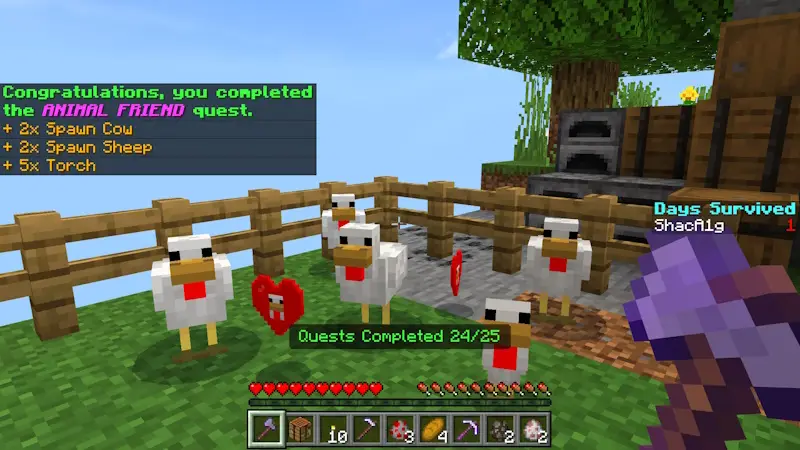This screenshot has height=450, width=800.
Task: Pick the red spotted spawn egg slot
Action: tap(400, 429)
